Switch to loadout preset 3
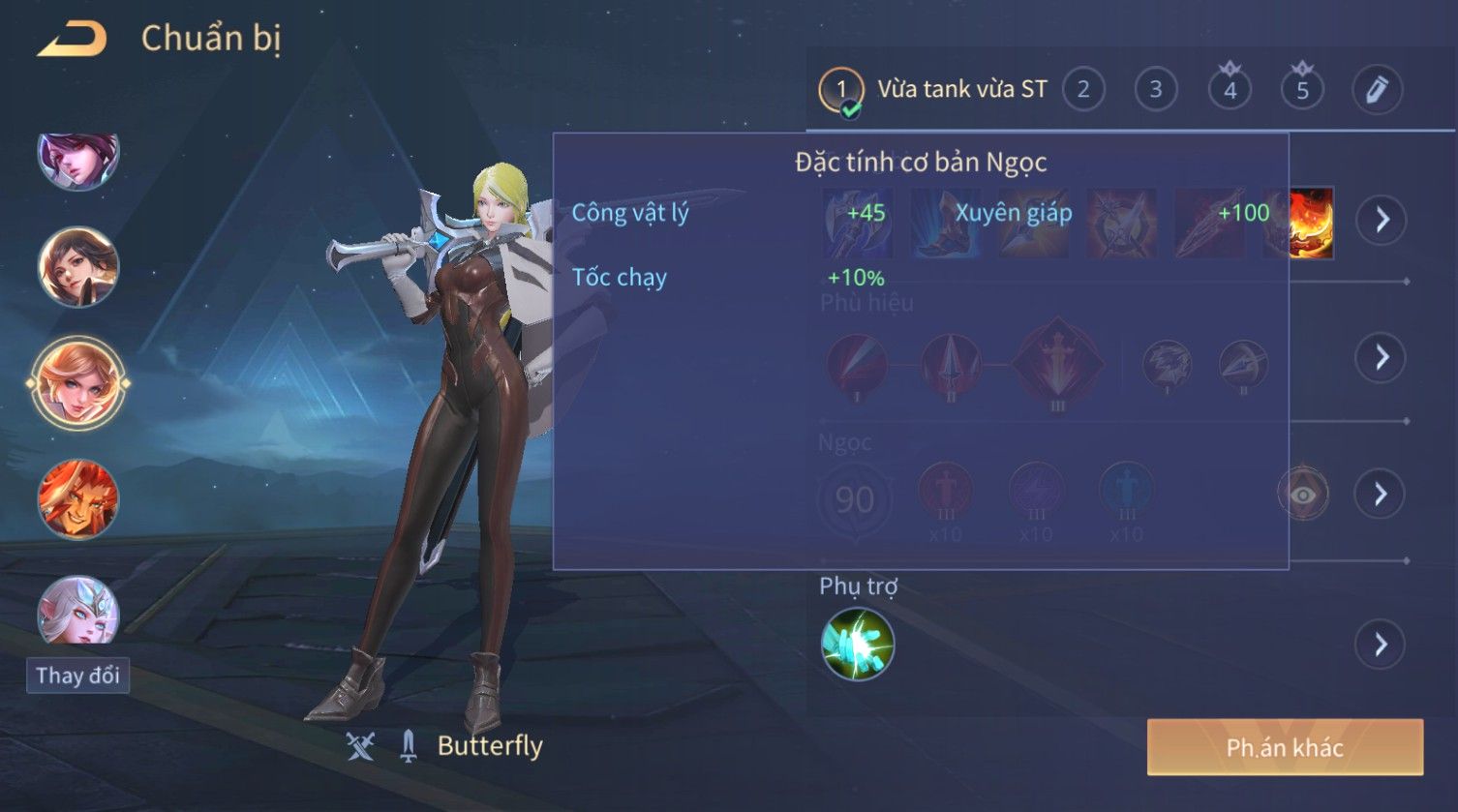This screenshot has width=1458, height=812. (x=1155, y=90)
